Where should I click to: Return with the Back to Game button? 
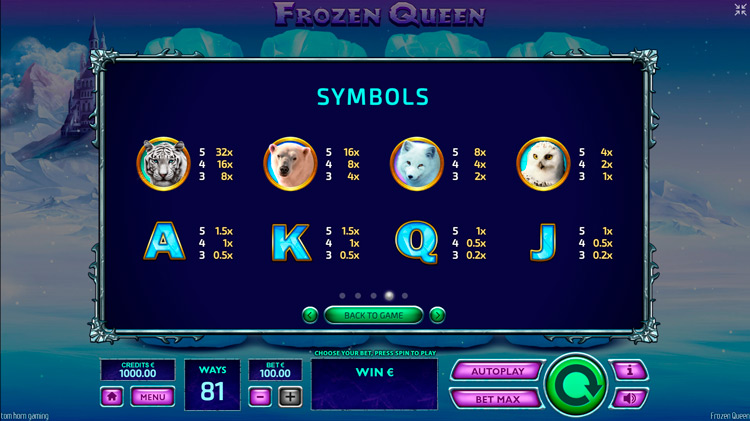373,315
